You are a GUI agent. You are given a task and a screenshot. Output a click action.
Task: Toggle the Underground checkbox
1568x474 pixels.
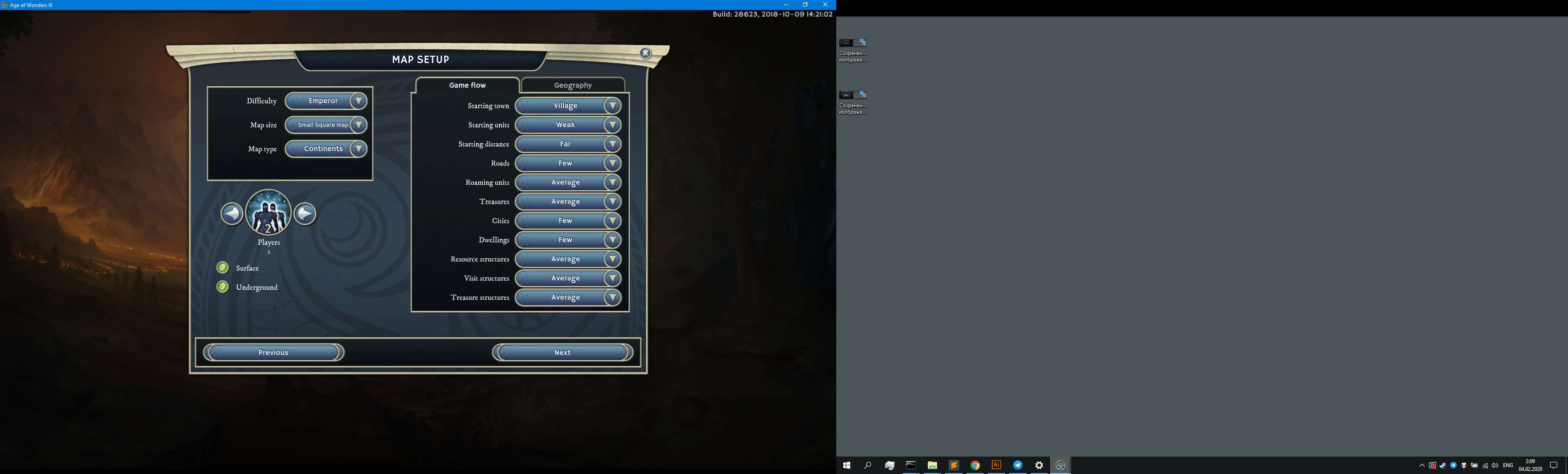point(223,287)
